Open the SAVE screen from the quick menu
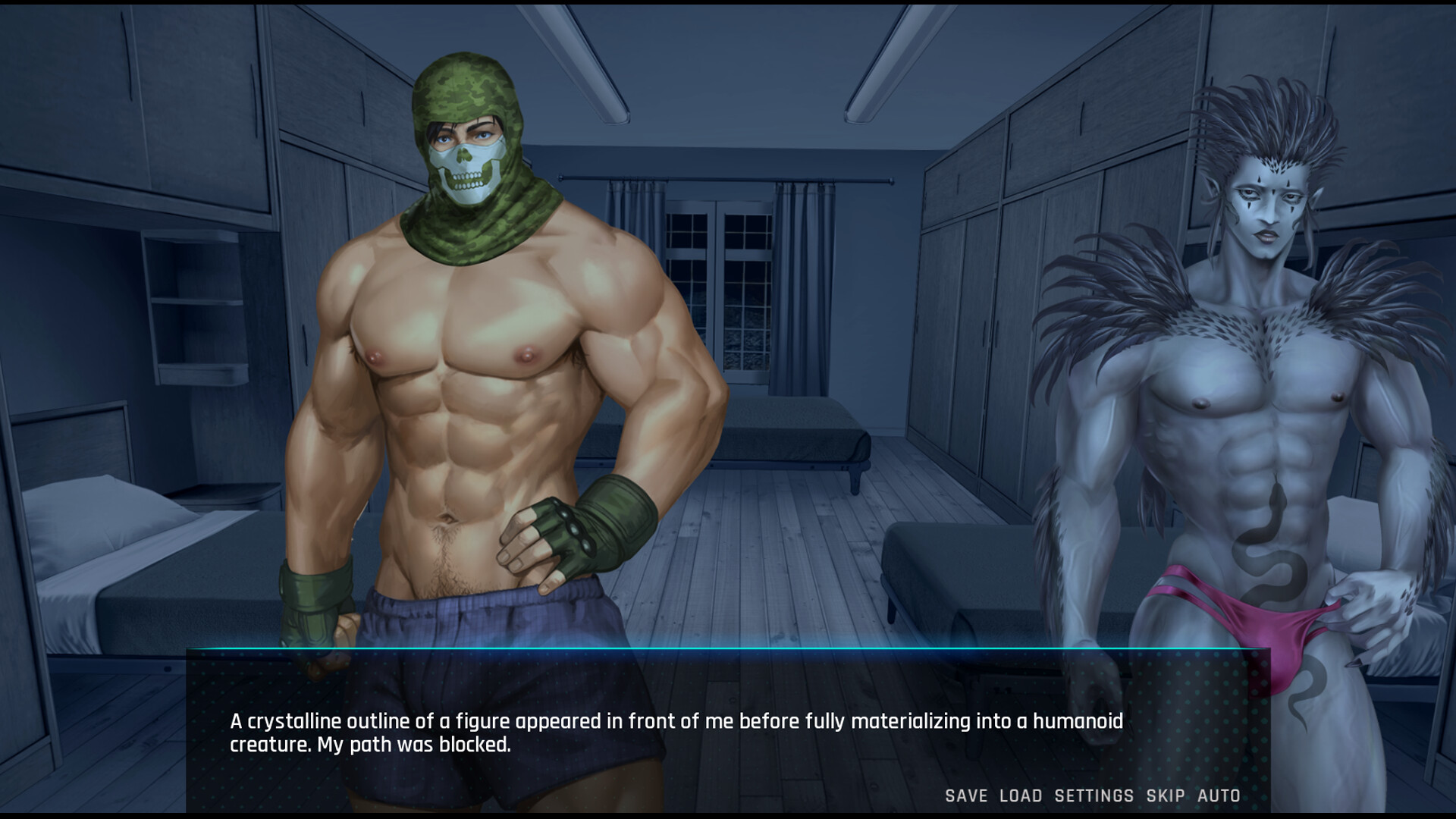 [x=964, y=796]
